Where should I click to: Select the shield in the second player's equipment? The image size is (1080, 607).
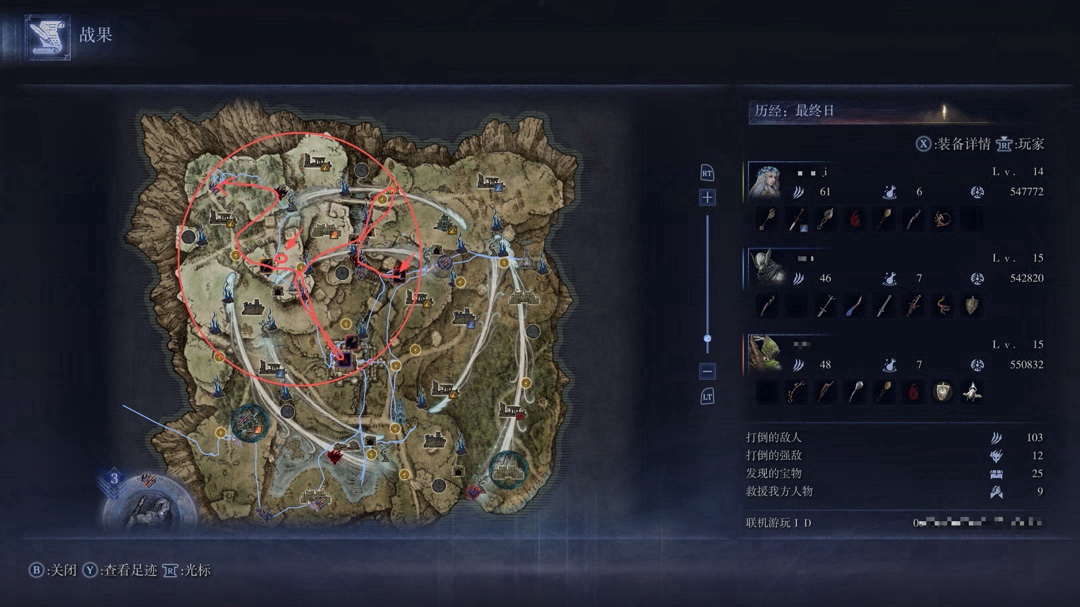point(972,306)
